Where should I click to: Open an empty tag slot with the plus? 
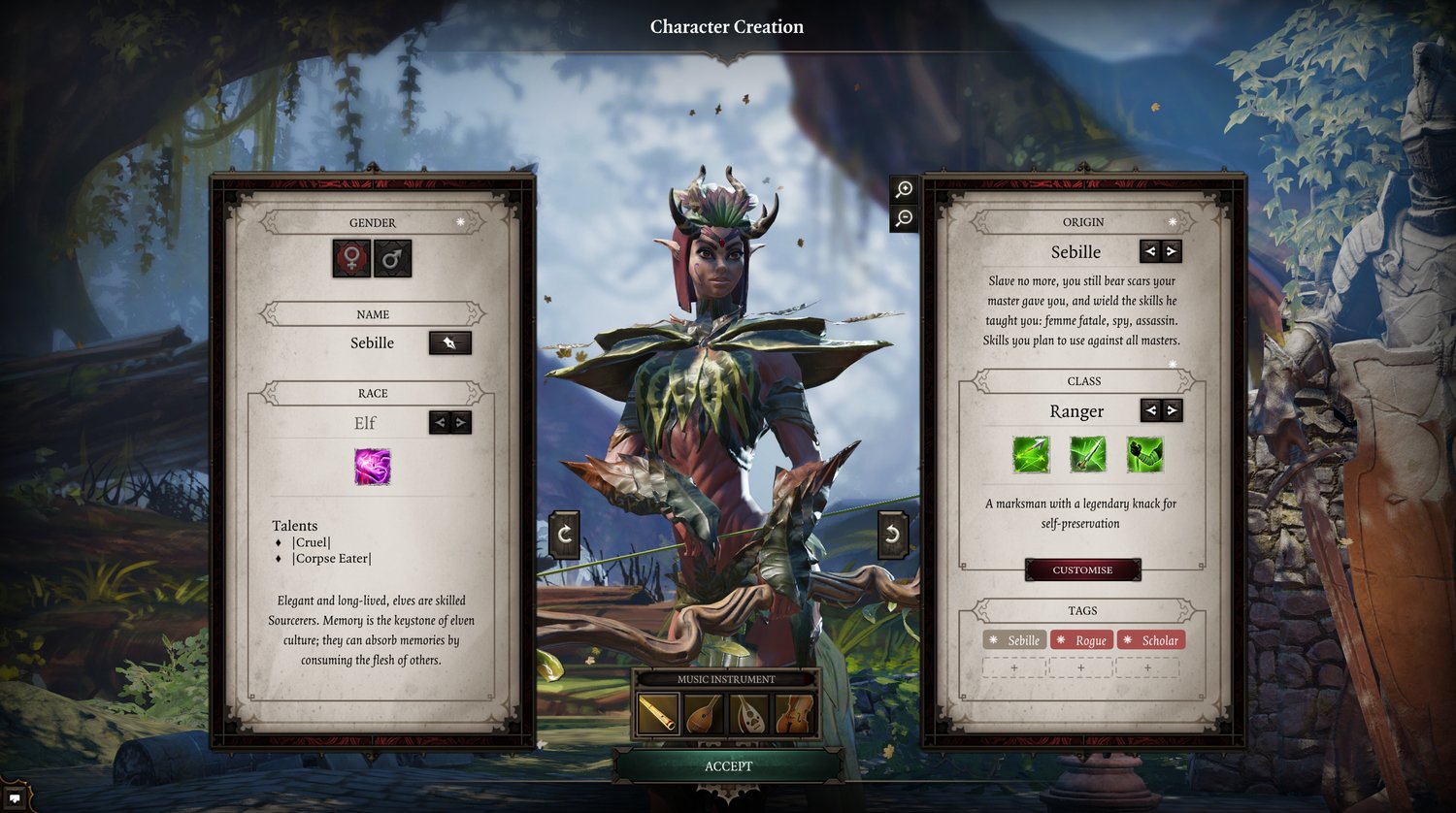click(x=1014, y=667)
